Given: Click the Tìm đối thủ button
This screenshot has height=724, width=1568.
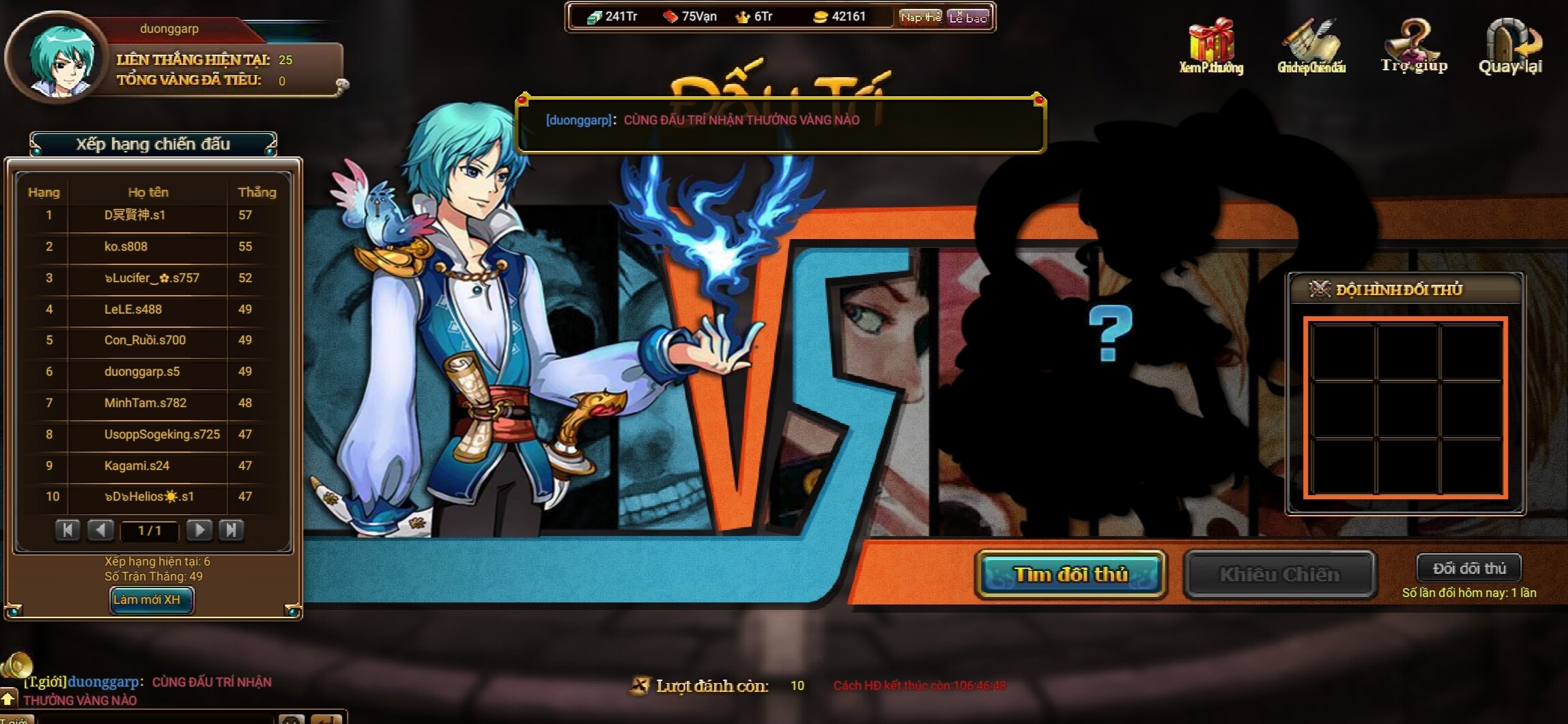Looking at the screenshot, I should (1070, 574).
